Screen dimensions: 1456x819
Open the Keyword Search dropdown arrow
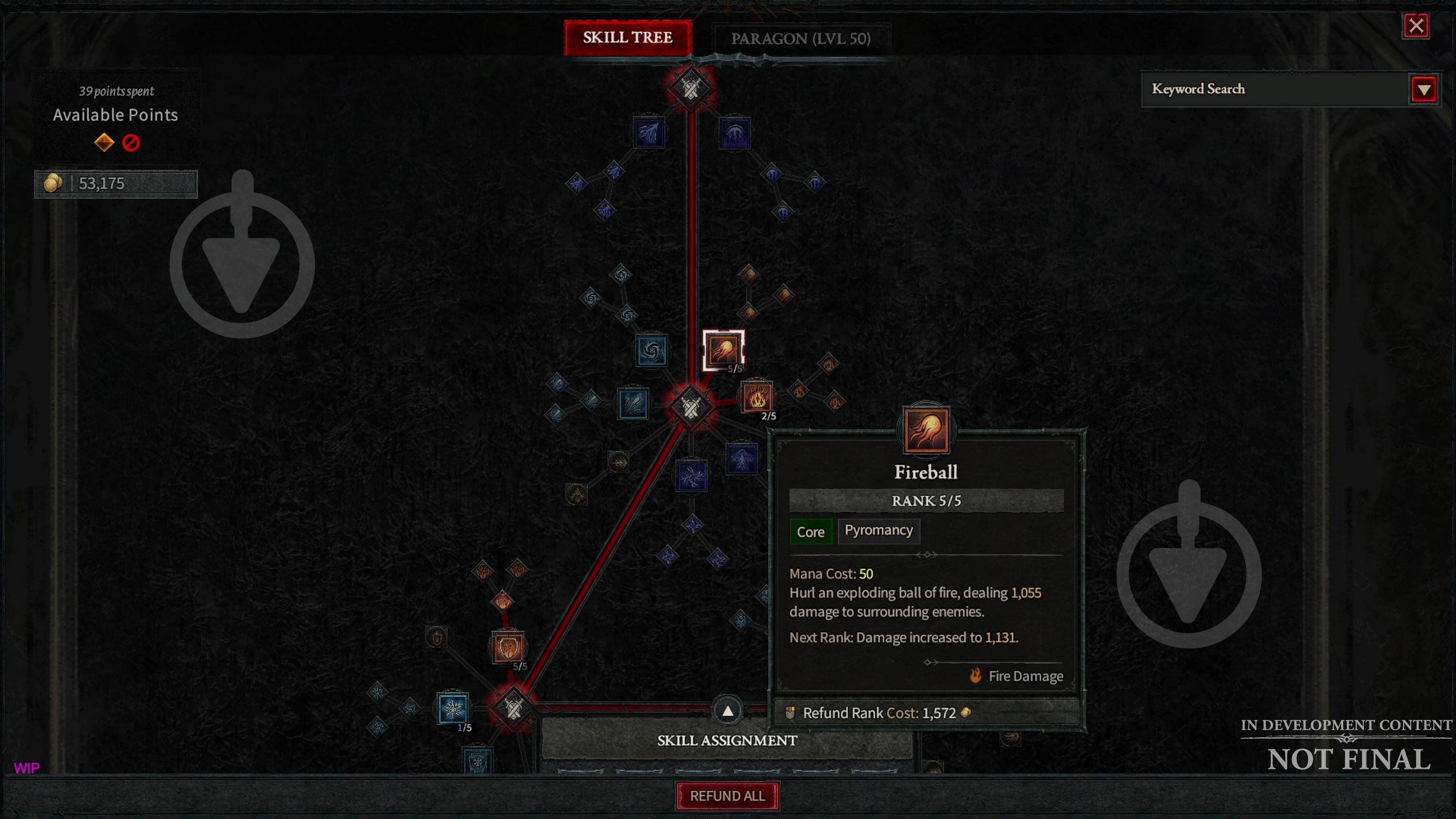click(x=1424, y=89)
